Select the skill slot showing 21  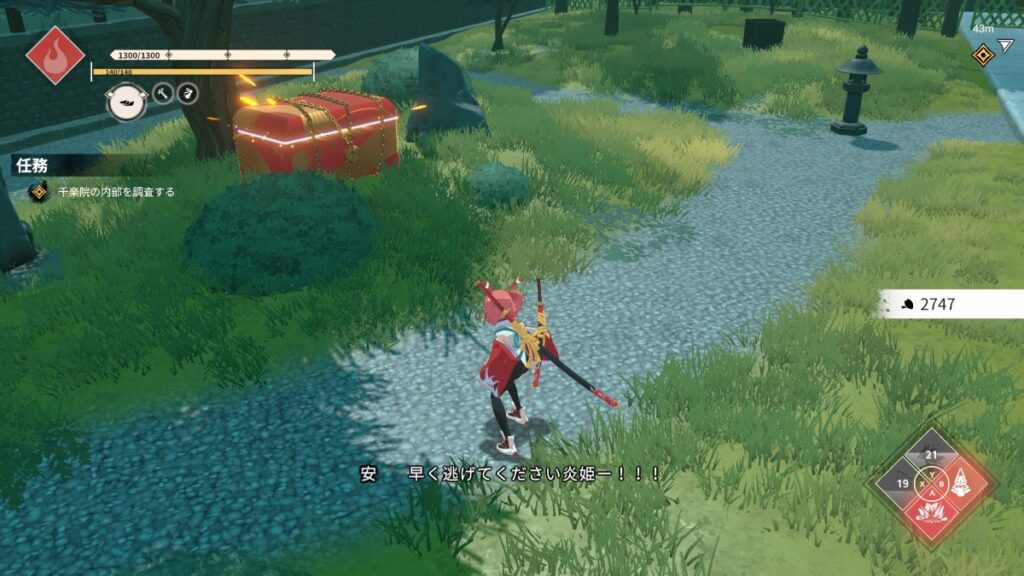pyautogui.click(x=932, y=455)
